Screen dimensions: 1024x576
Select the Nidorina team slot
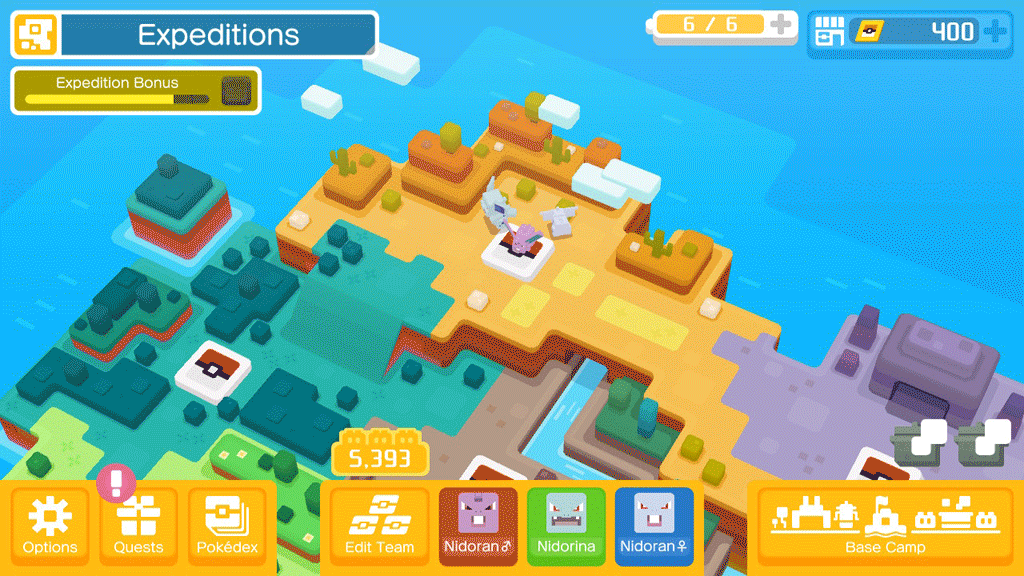pyautogui.click(x=566, y=525)
